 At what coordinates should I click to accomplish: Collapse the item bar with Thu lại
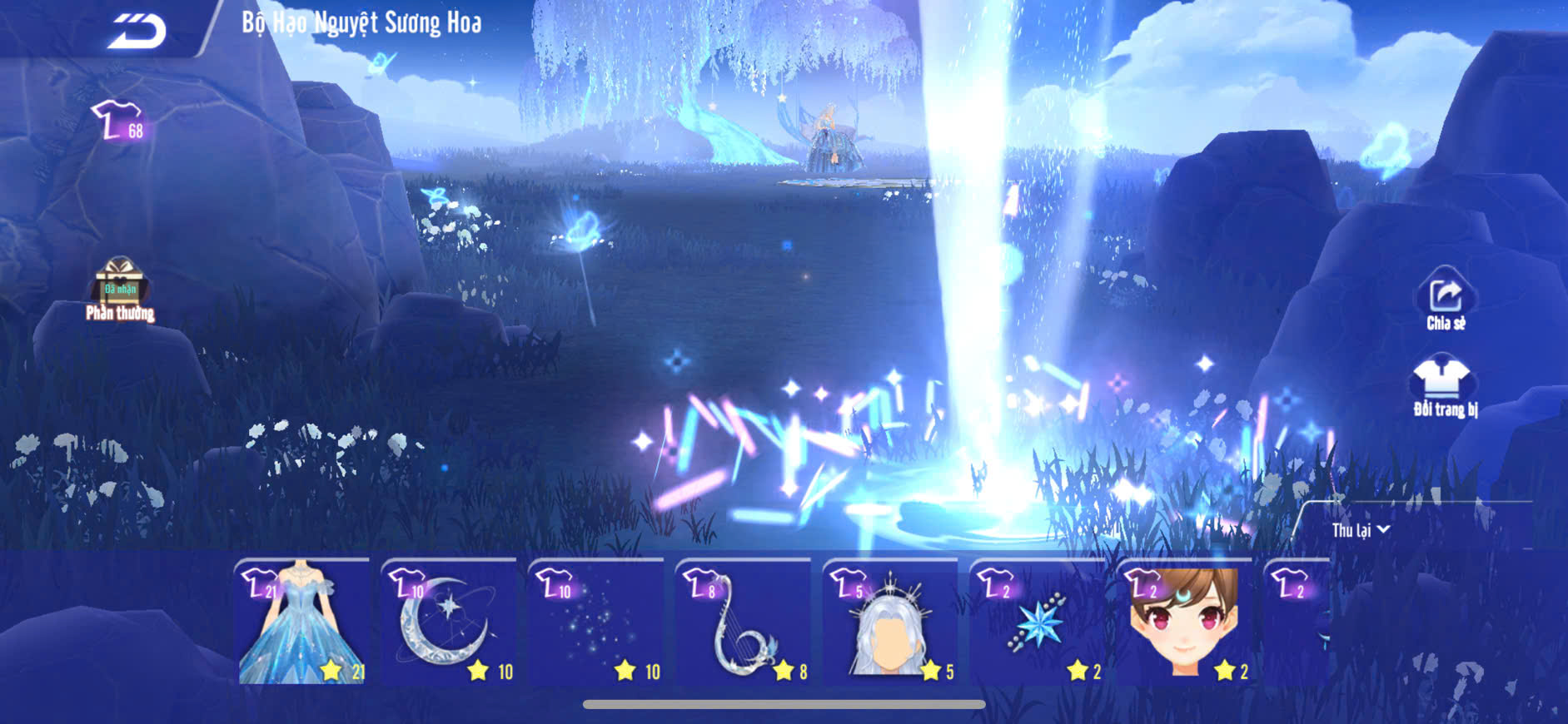pyautogui.click(x=1360, y=530)
